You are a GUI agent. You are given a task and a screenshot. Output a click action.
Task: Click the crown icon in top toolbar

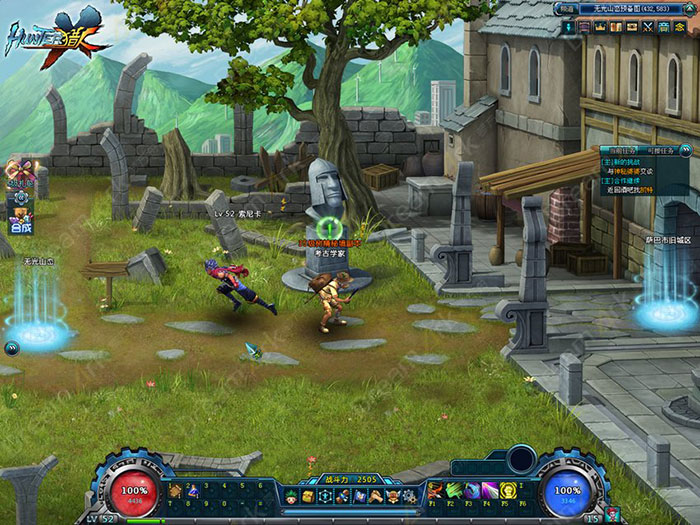(x=601, y=25)
